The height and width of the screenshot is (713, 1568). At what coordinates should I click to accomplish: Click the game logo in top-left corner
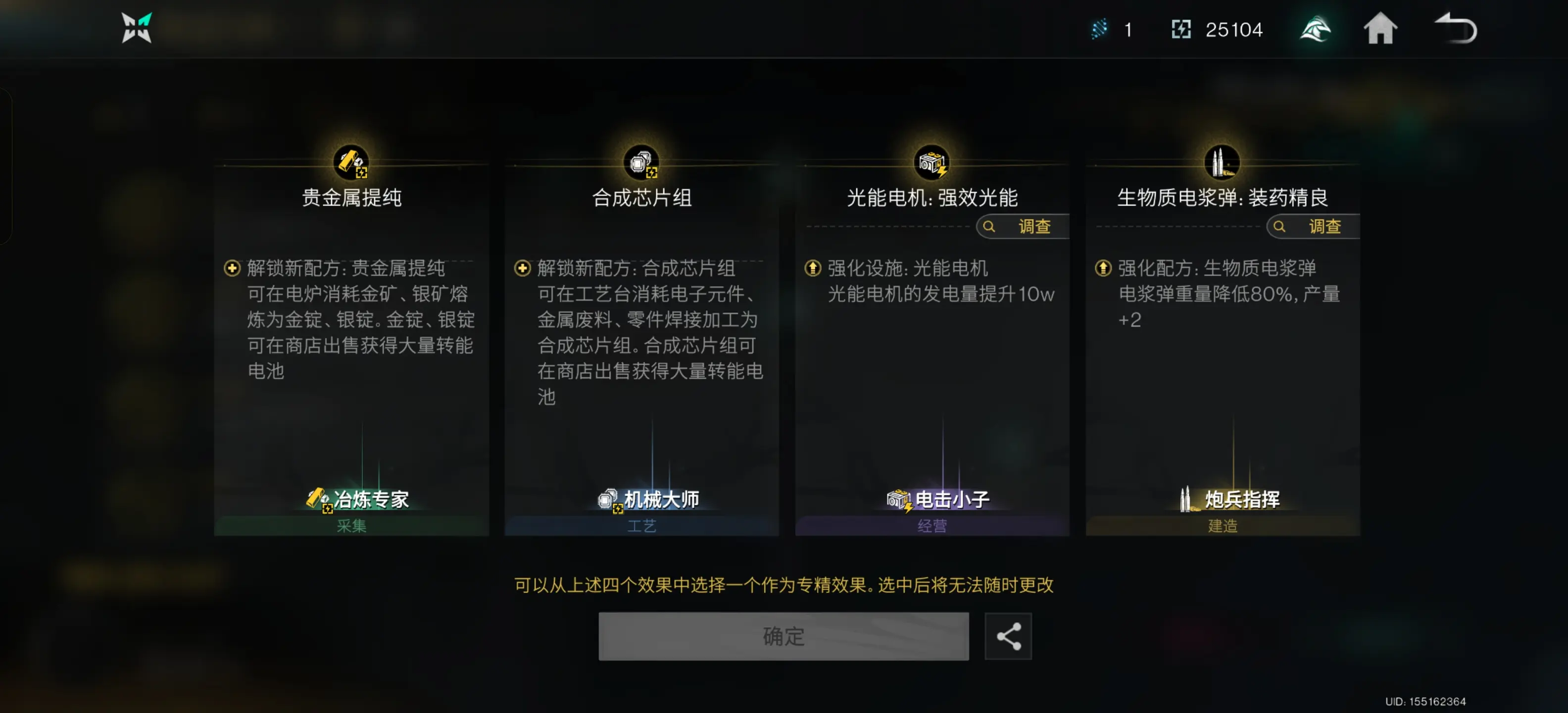click(135, 28)
